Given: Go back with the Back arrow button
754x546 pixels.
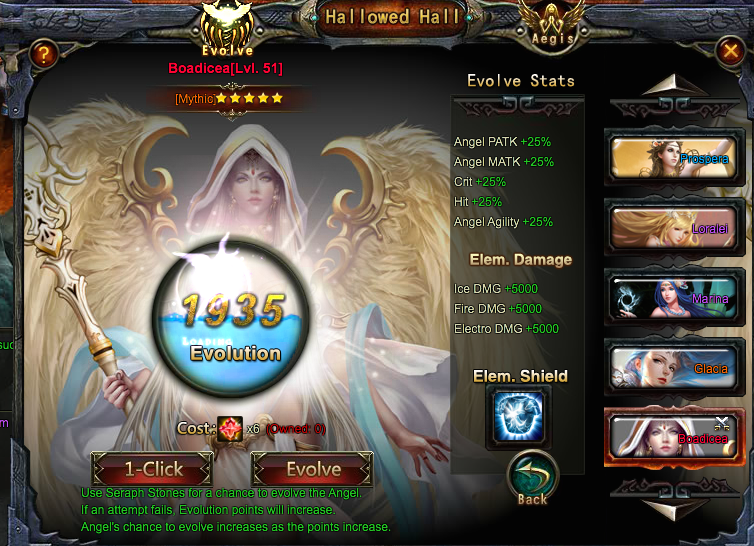Looking at the screenshot, I should click(x=532, y=478).
